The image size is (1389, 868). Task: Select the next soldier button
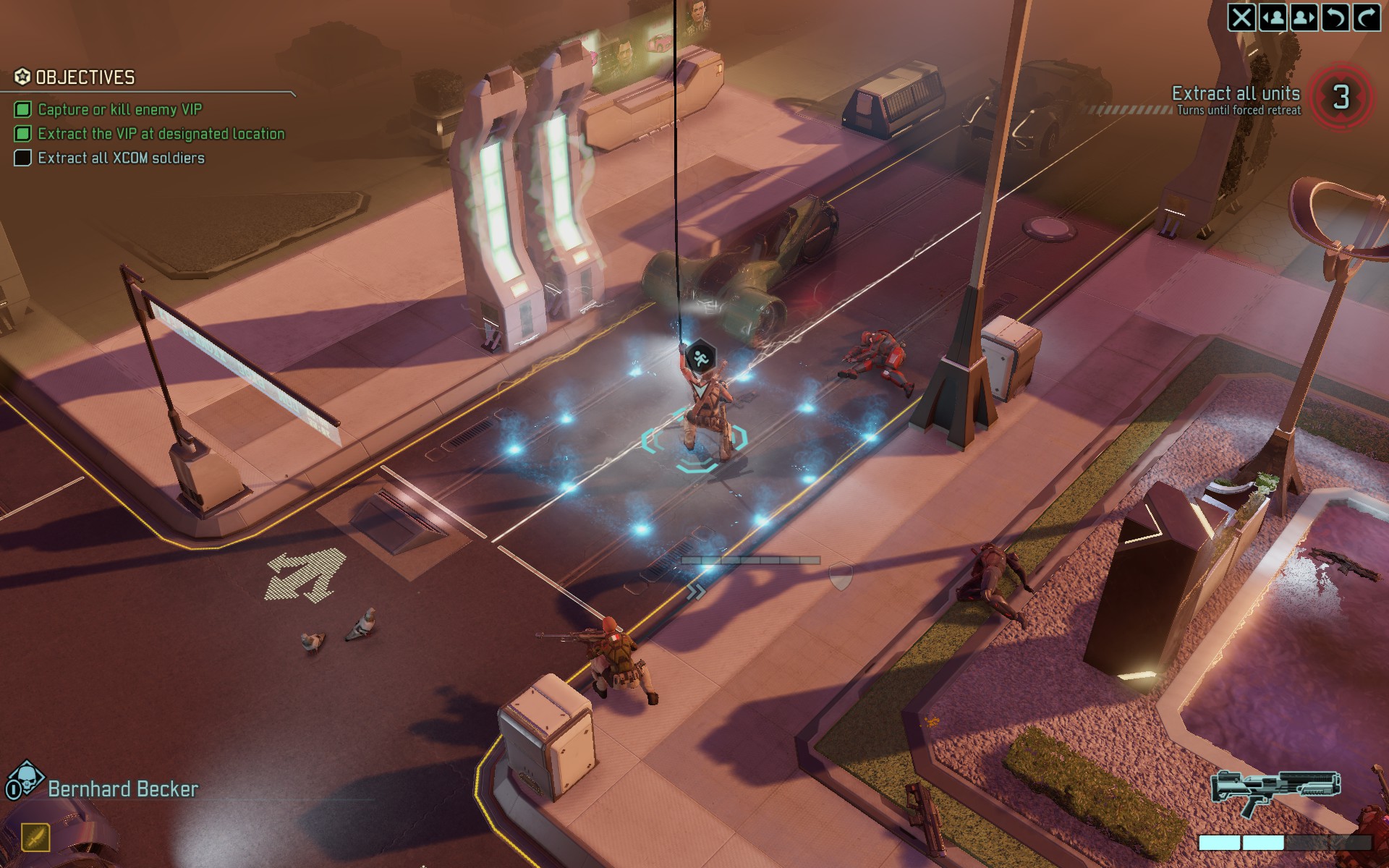[x=1304, y=17]
